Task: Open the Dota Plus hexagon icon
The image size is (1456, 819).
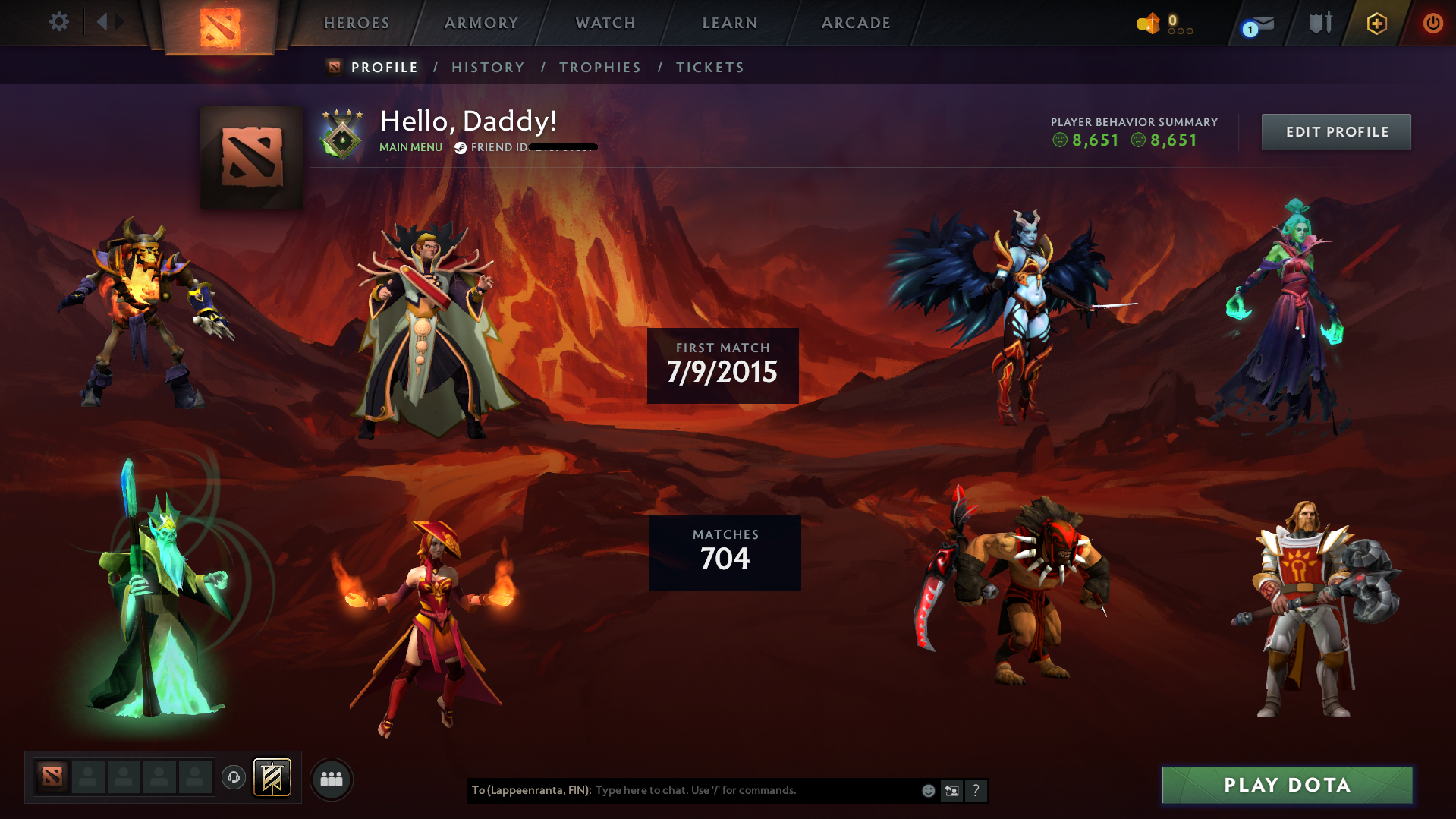Action: click(1376, 23)
